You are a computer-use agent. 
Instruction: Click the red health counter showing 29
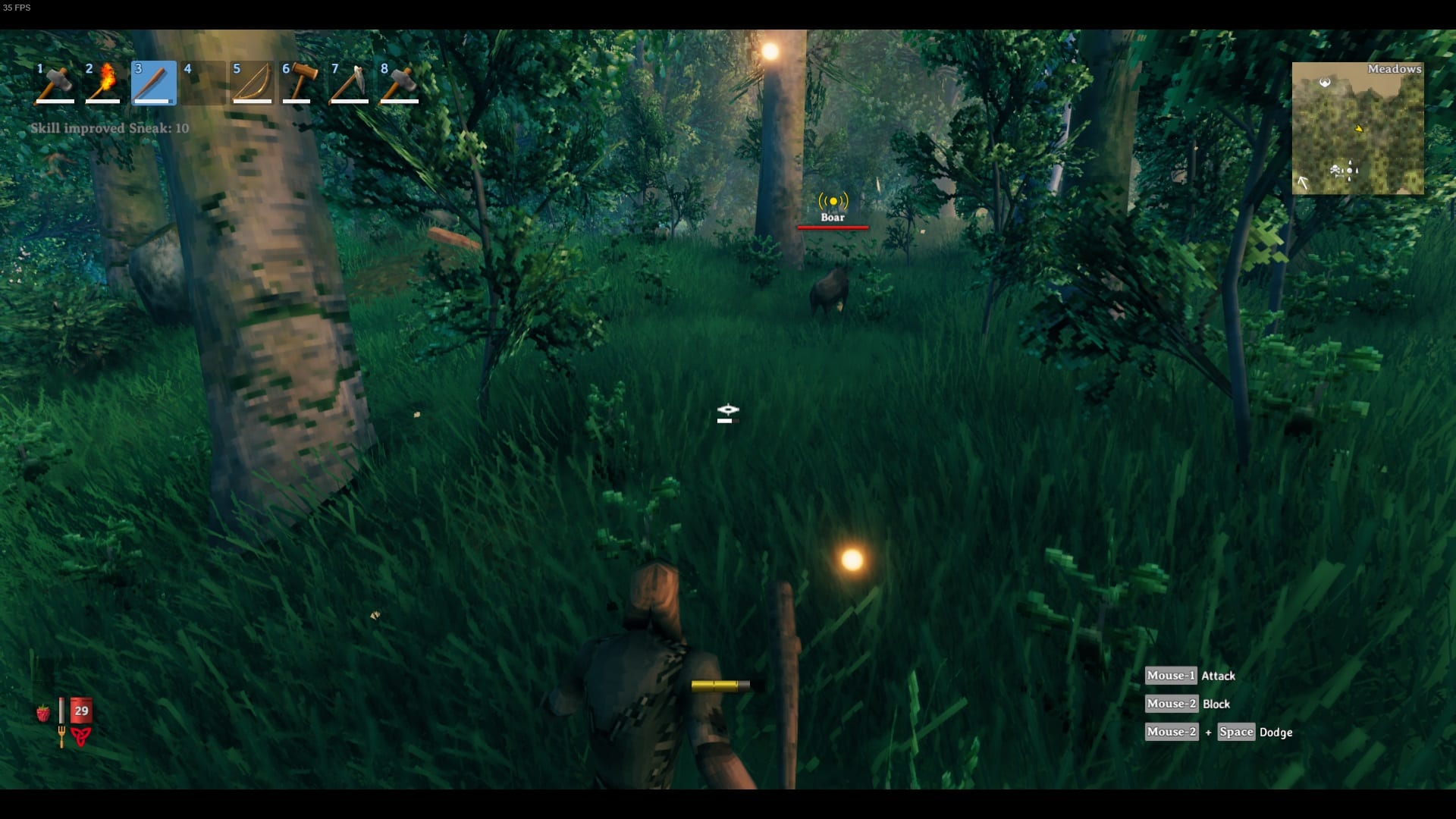click(80, 711)
